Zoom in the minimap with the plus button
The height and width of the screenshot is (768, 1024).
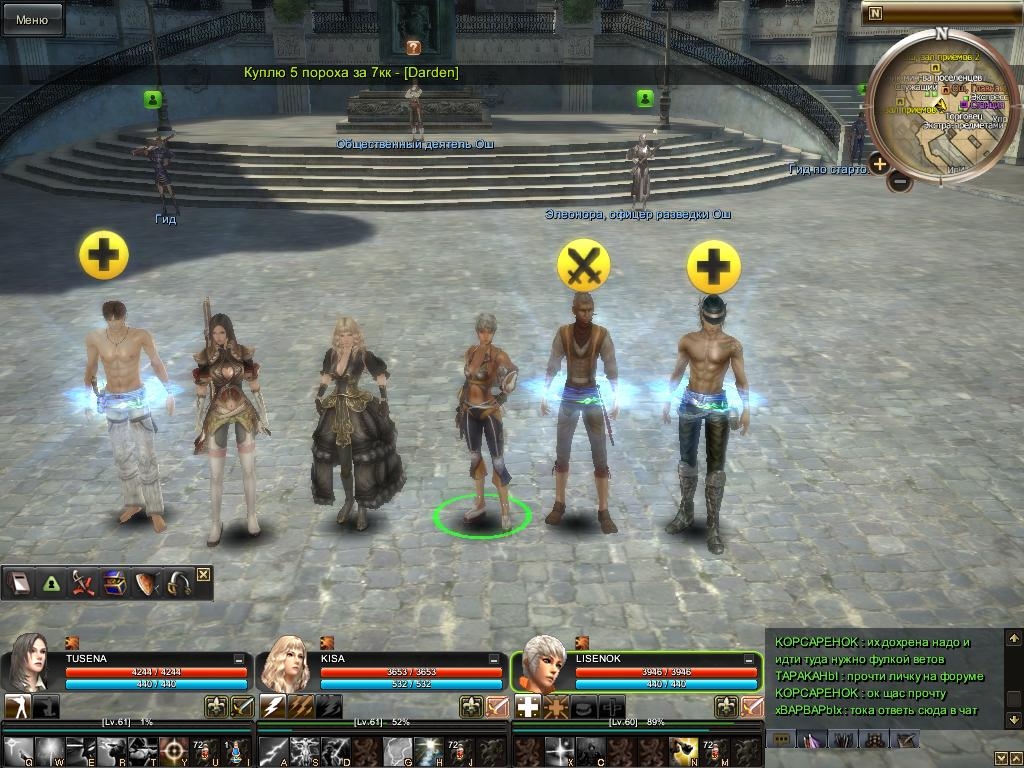click(x=879, y=164)
